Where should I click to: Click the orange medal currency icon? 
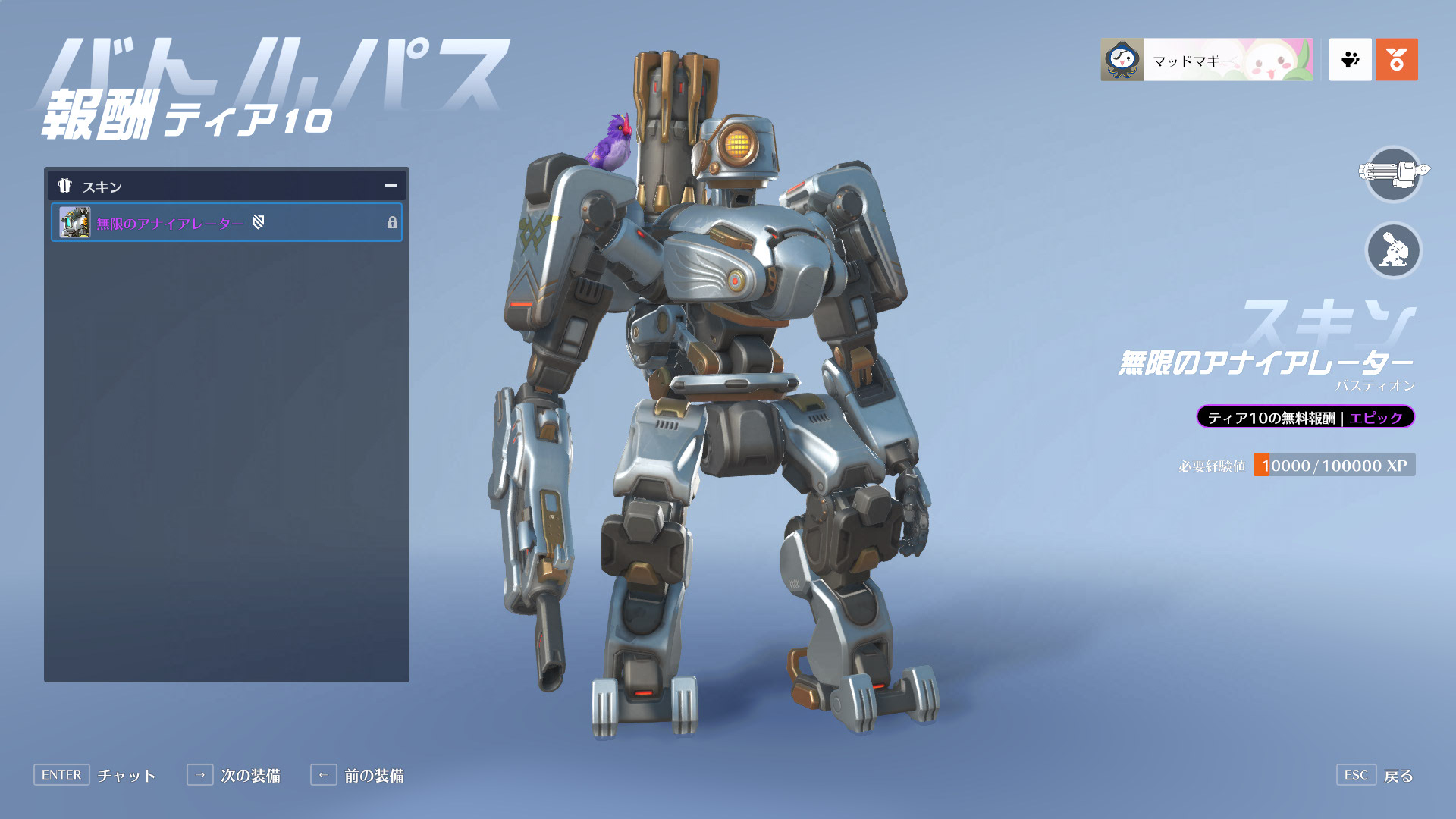pos(1396,60)
